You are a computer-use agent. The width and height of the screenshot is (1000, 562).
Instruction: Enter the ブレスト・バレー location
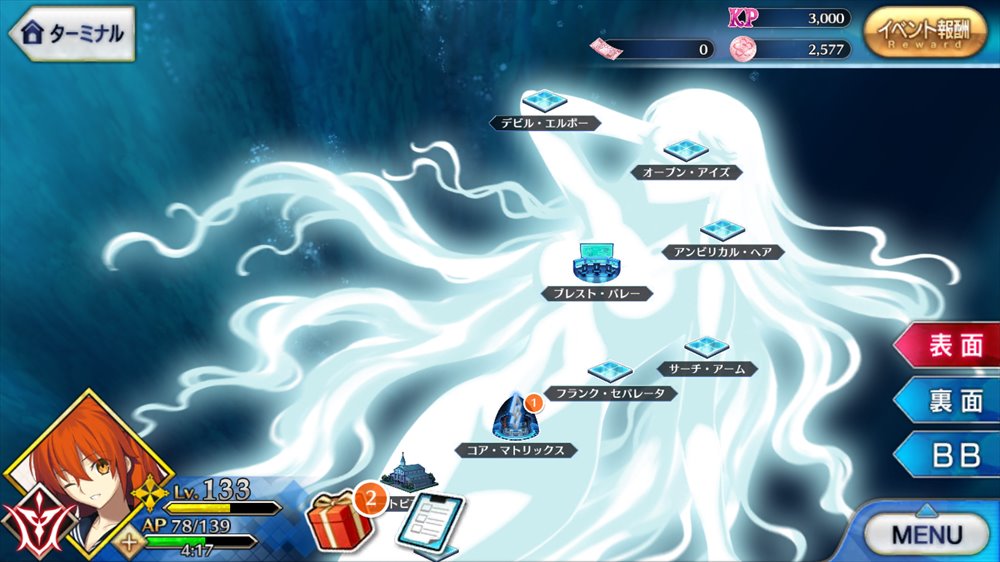click(x=597, y=263)
